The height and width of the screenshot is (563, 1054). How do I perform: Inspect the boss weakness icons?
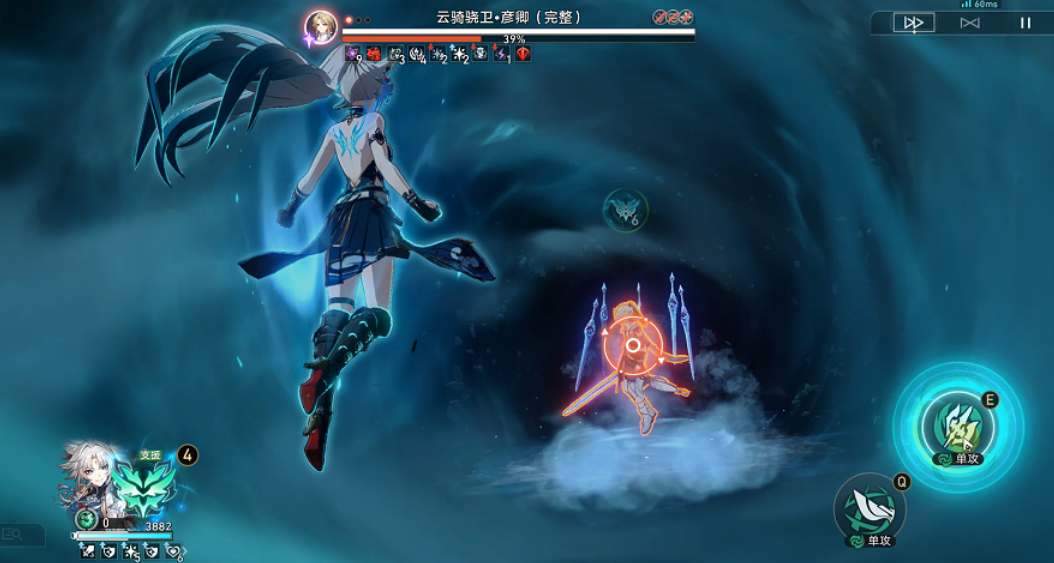click(673, 17)
